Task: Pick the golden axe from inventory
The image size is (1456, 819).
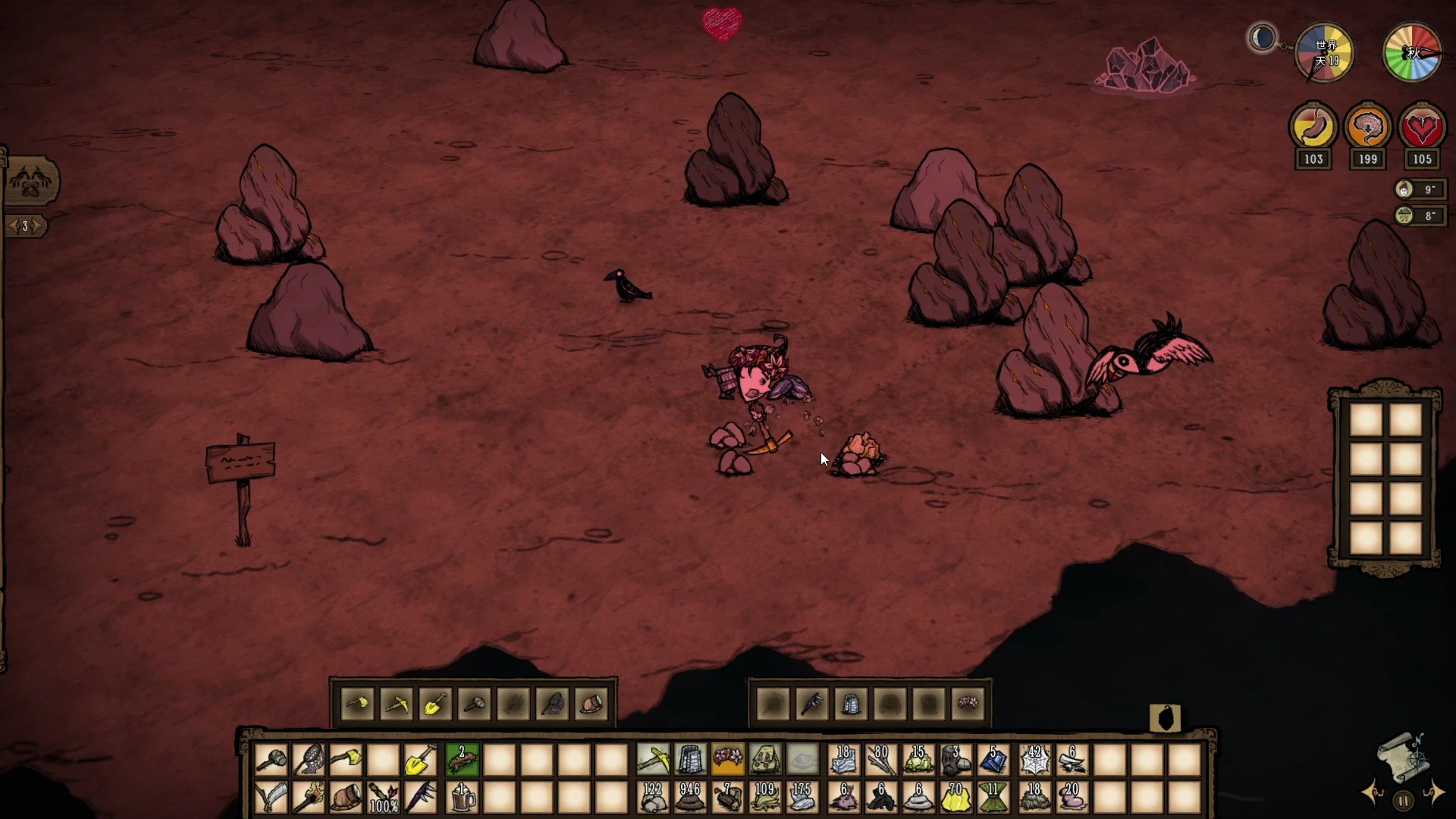Action: coord(346,759)
